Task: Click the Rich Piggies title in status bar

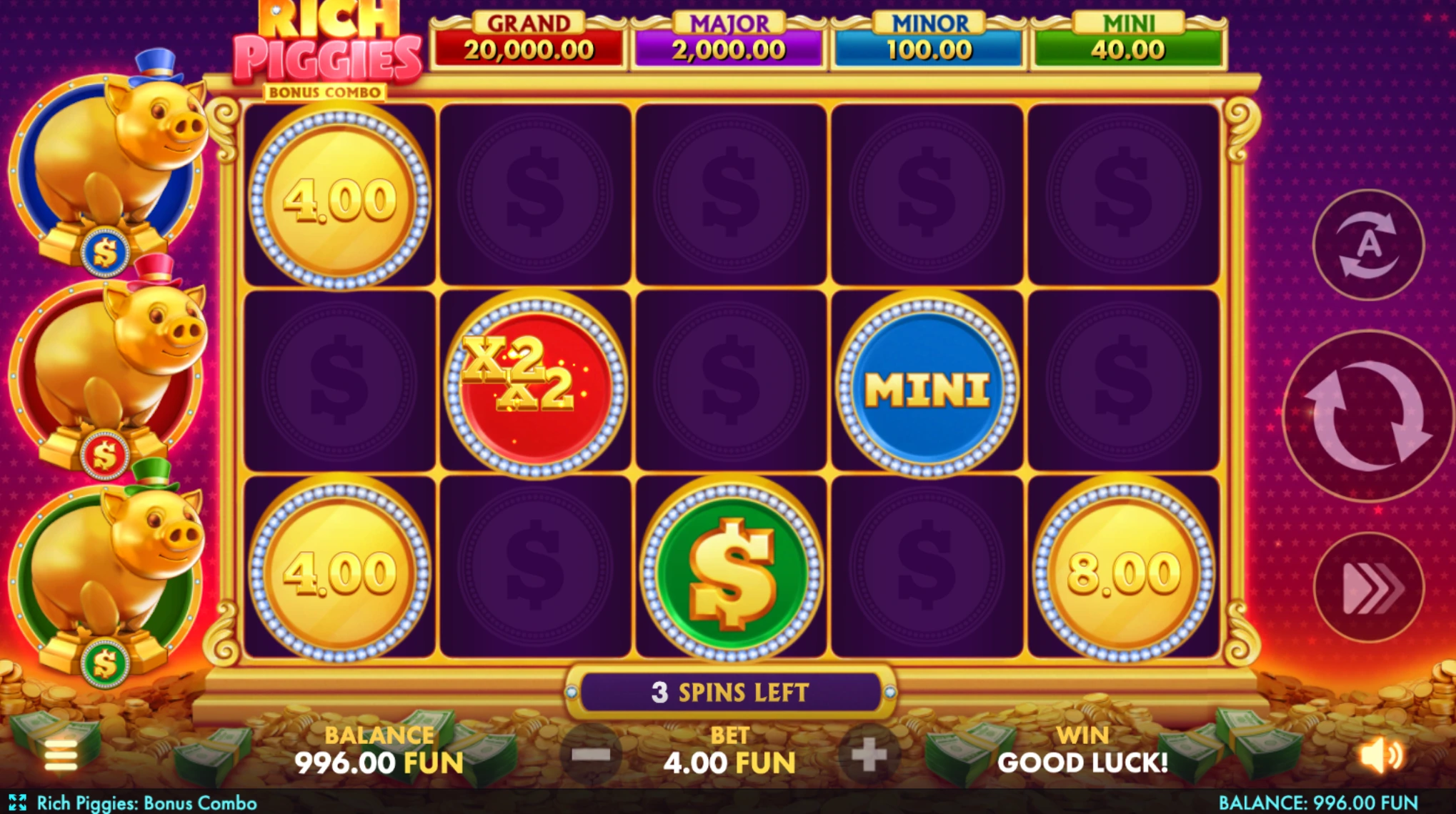Action: click(146, 801)
